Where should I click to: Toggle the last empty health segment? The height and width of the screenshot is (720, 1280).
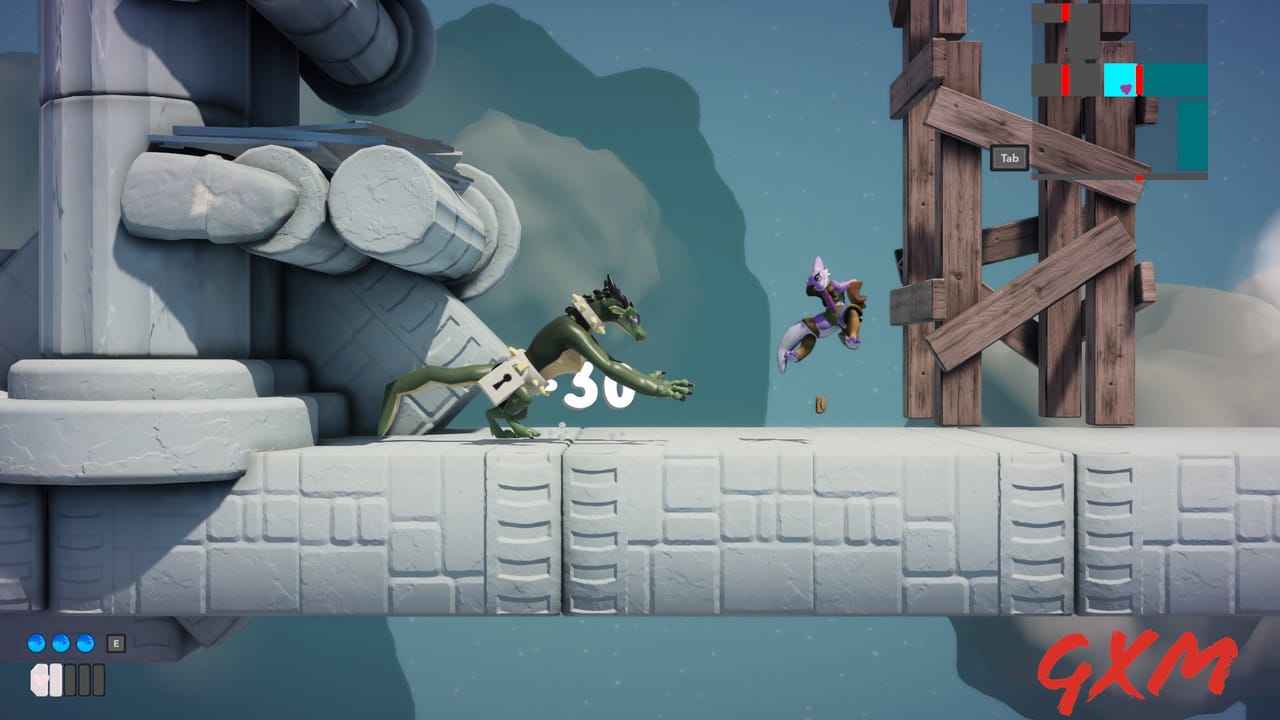tap(98, 680)
